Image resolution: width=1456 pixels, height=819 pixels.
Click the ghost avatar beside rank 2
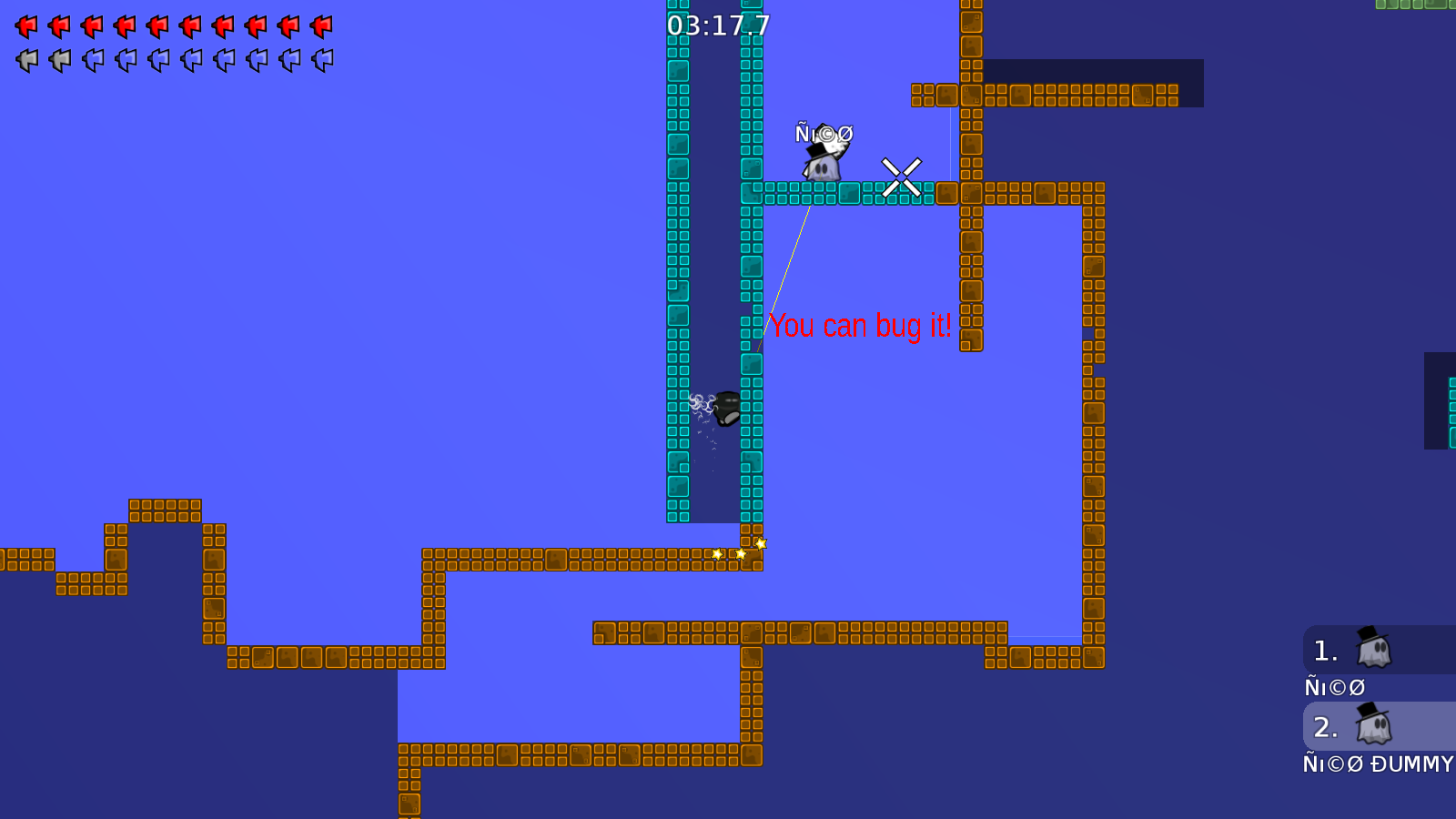1374,725
